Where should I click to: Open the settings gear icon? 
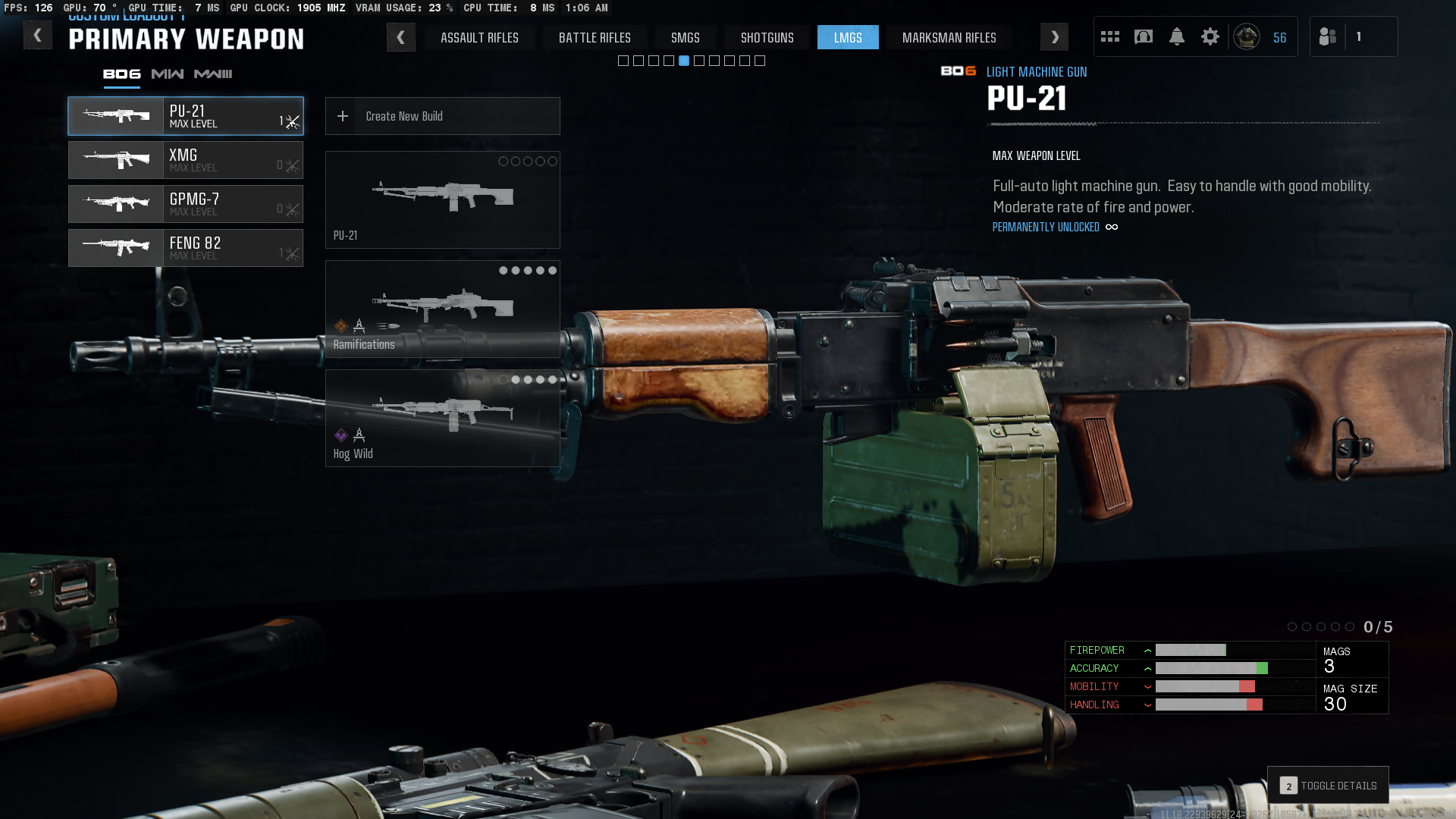(1210, 36)
